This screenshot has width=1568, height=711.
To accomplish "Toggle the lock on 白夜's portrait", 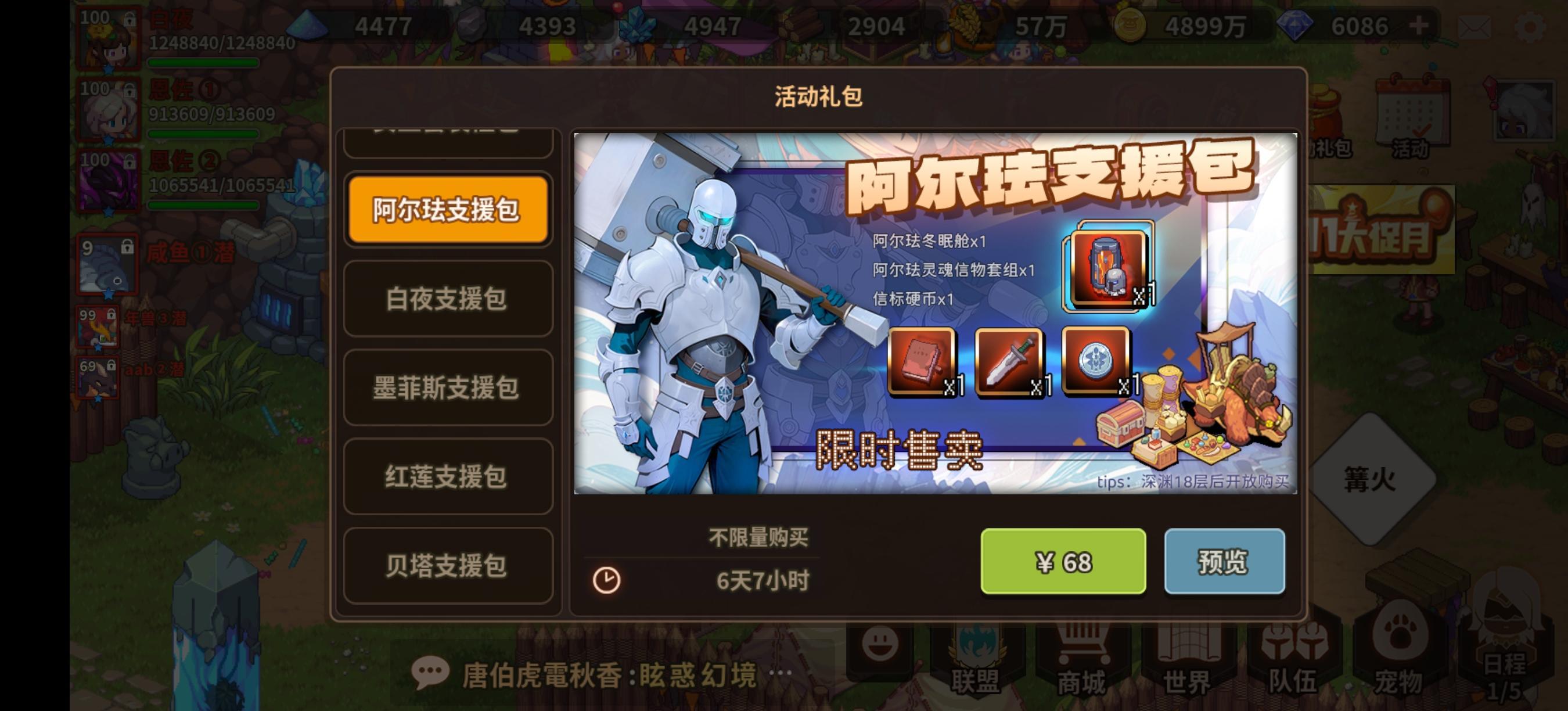I will point(130,17).
